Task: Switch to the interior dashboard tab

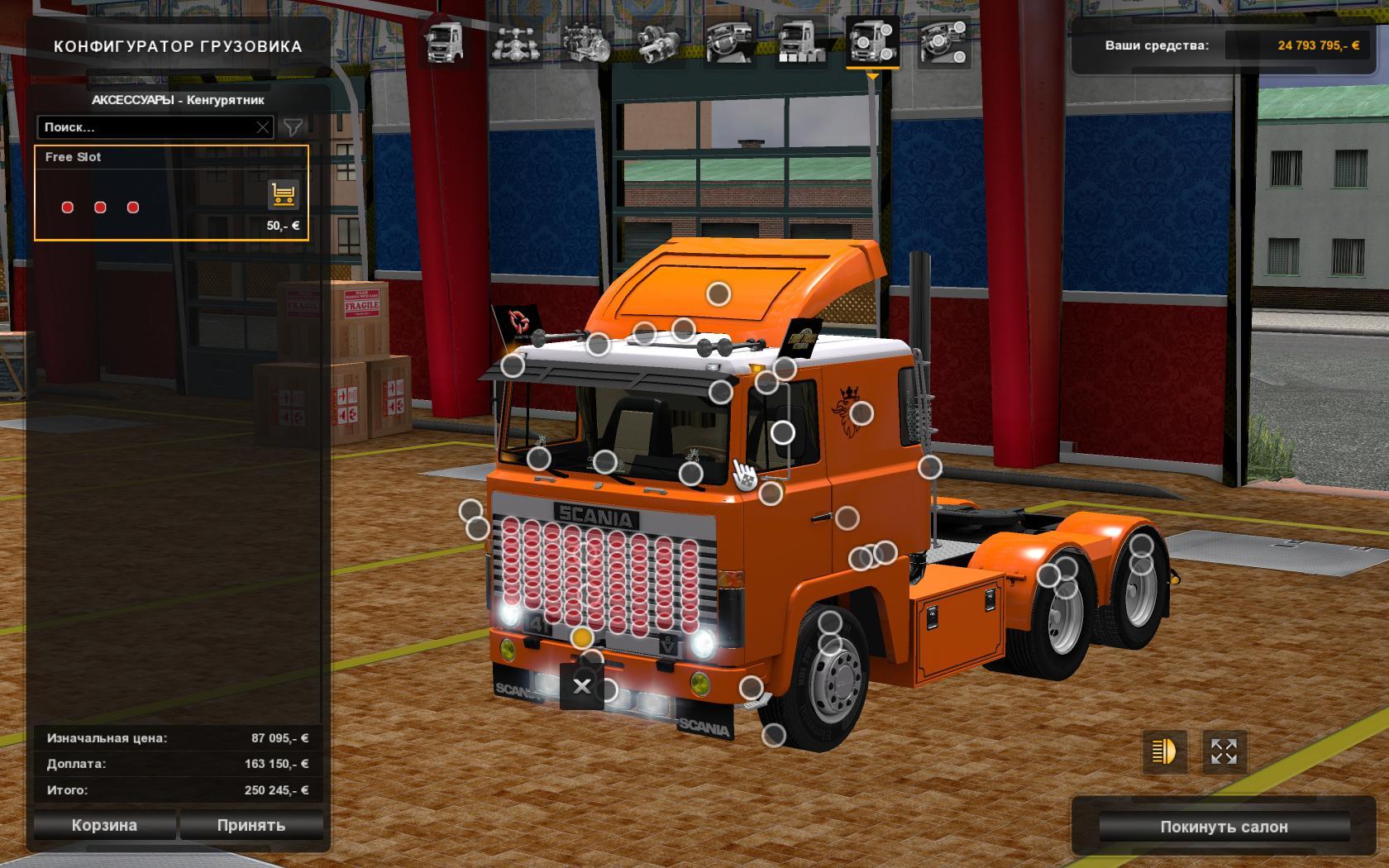Action: pyautogui.click(x=728, y=42)
